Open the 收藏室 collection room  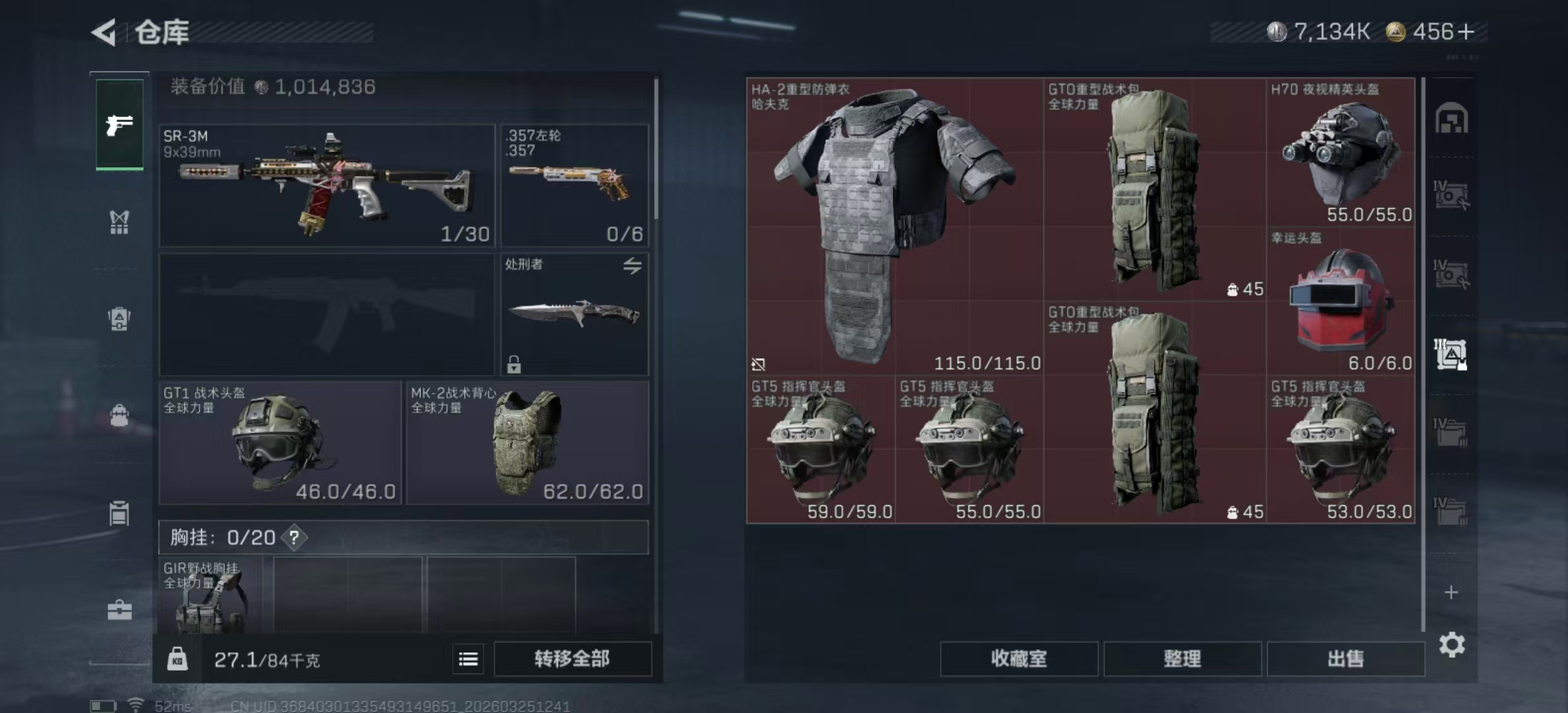[x=1018, y=659]
